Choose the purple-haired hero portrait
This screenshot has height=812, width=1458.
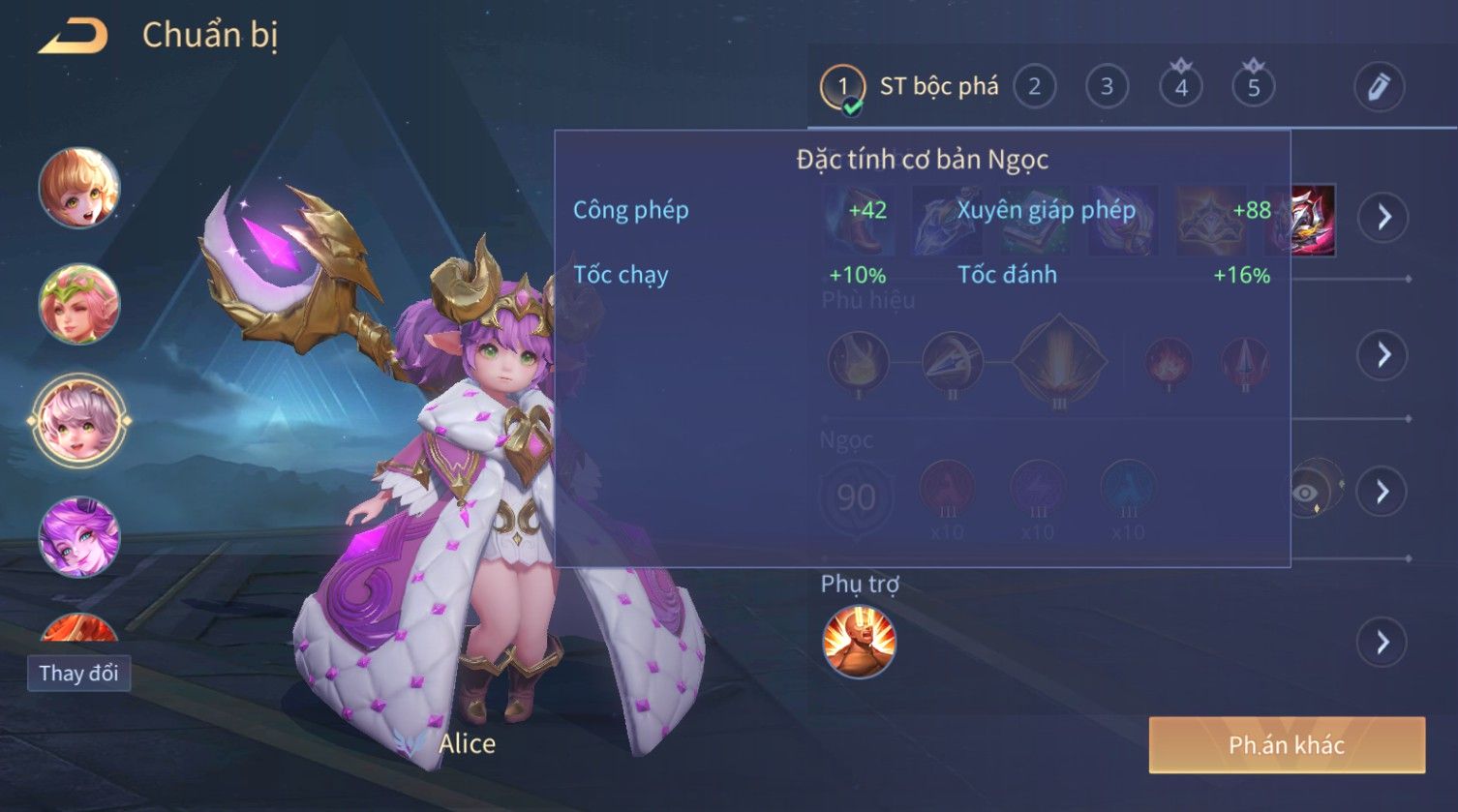click(79, 537)
